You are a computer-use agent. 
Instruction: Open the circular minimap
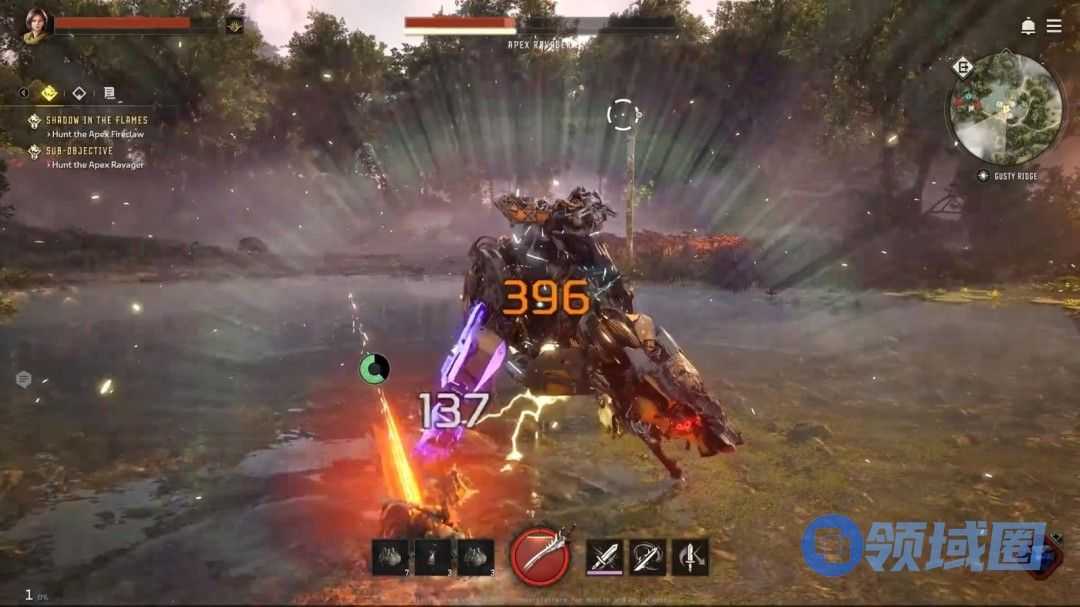click(1005, 109)
